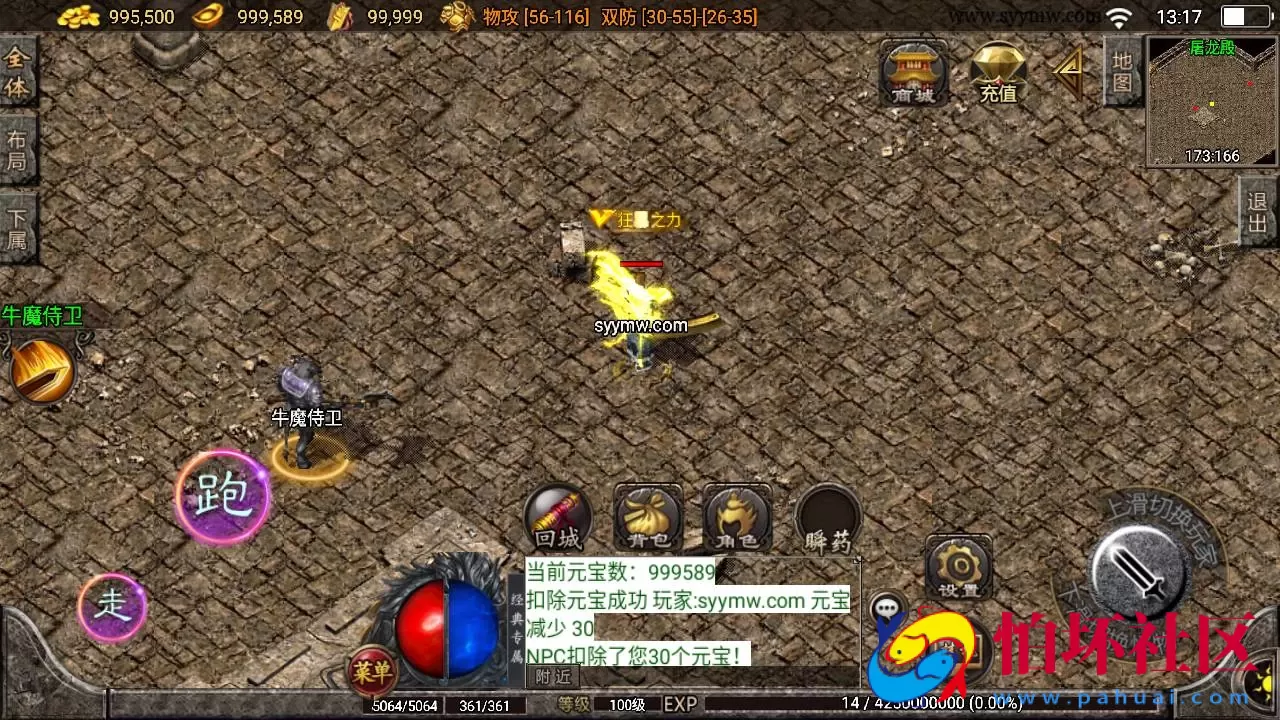Open the 附近 chat channel selector
1280x720 pixels.
553,676
